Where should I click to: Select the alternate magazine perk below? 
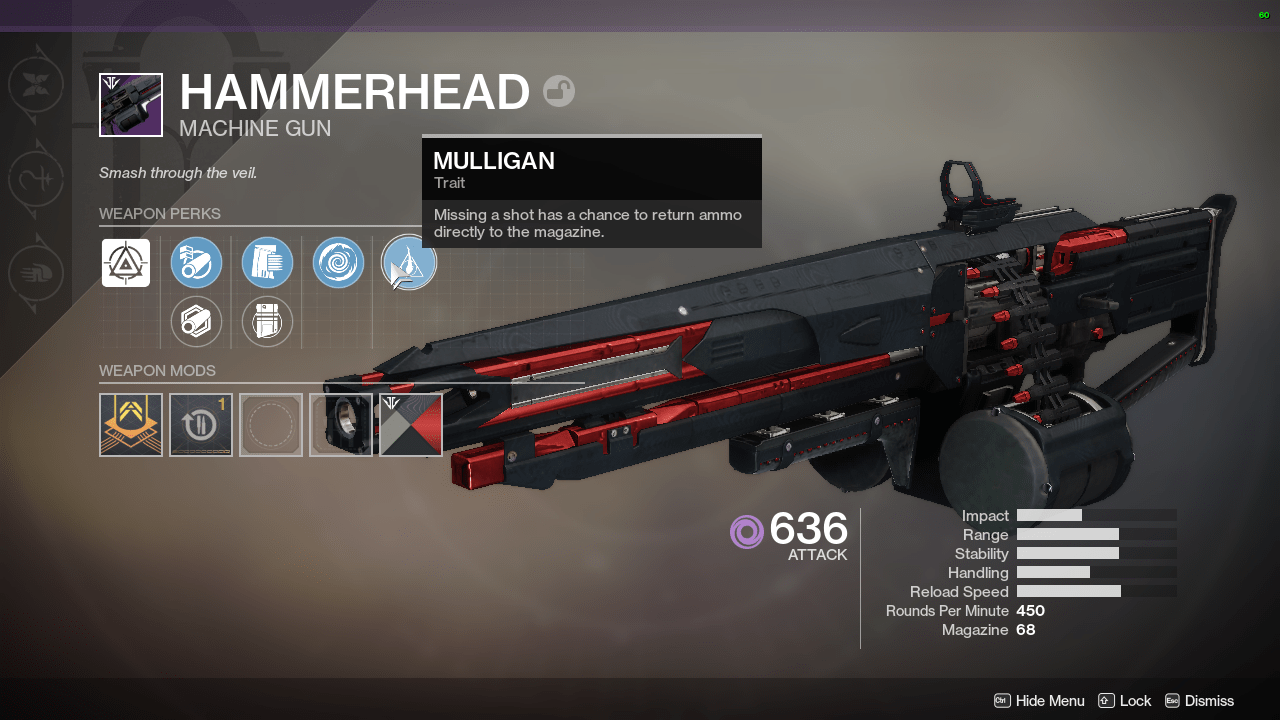267,321
